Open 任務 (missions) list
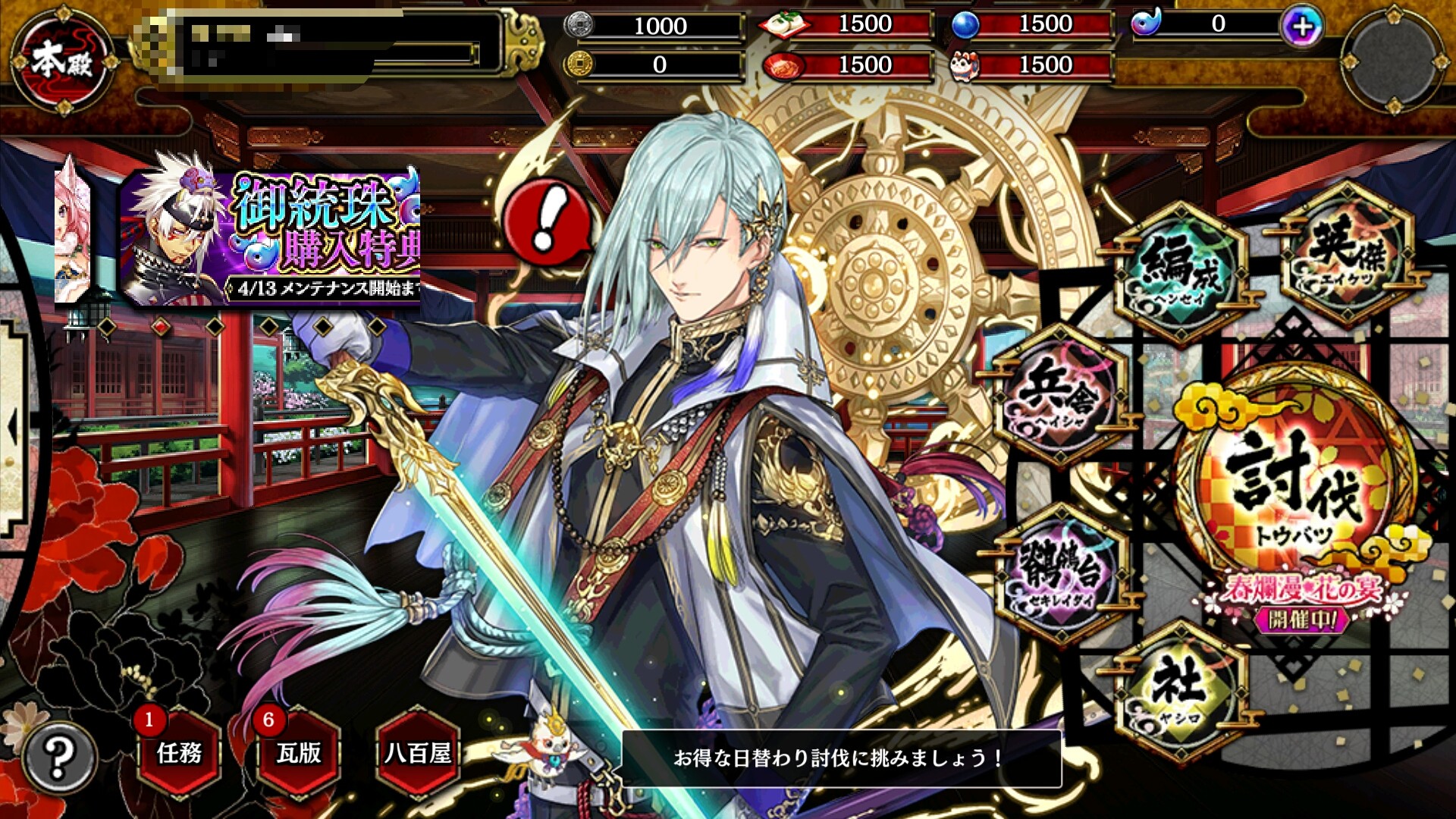 [x=180, y=752]
